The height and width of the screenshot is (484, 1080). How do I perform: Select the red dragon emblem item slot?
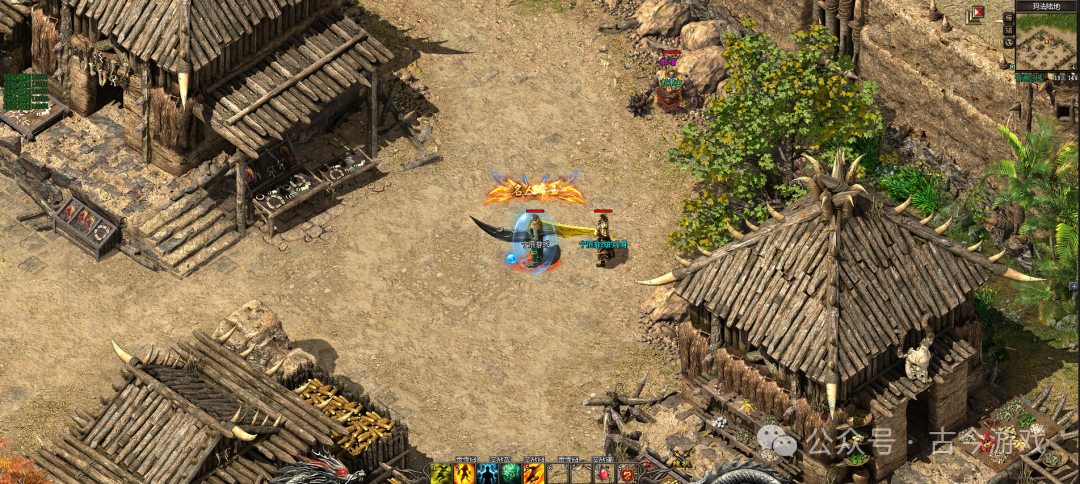627,474
